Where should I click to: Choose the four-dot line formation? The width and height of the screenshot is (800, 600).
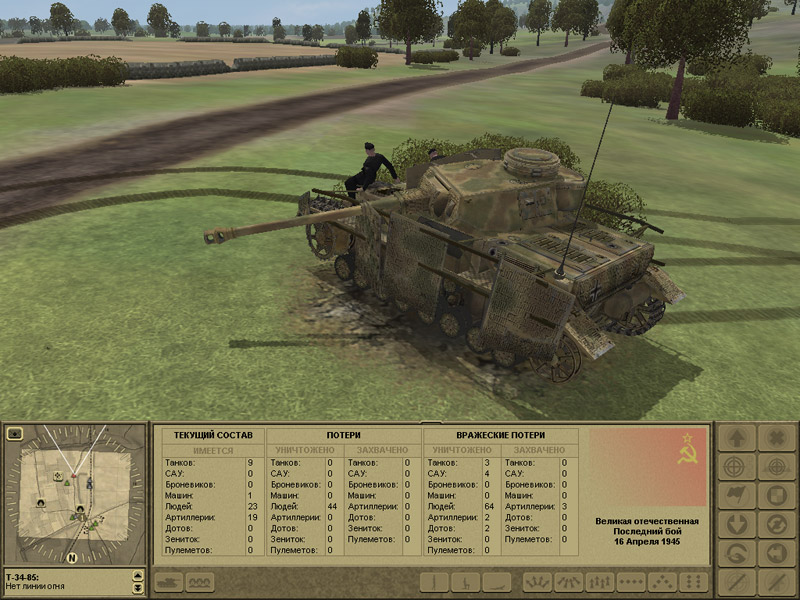631,582
